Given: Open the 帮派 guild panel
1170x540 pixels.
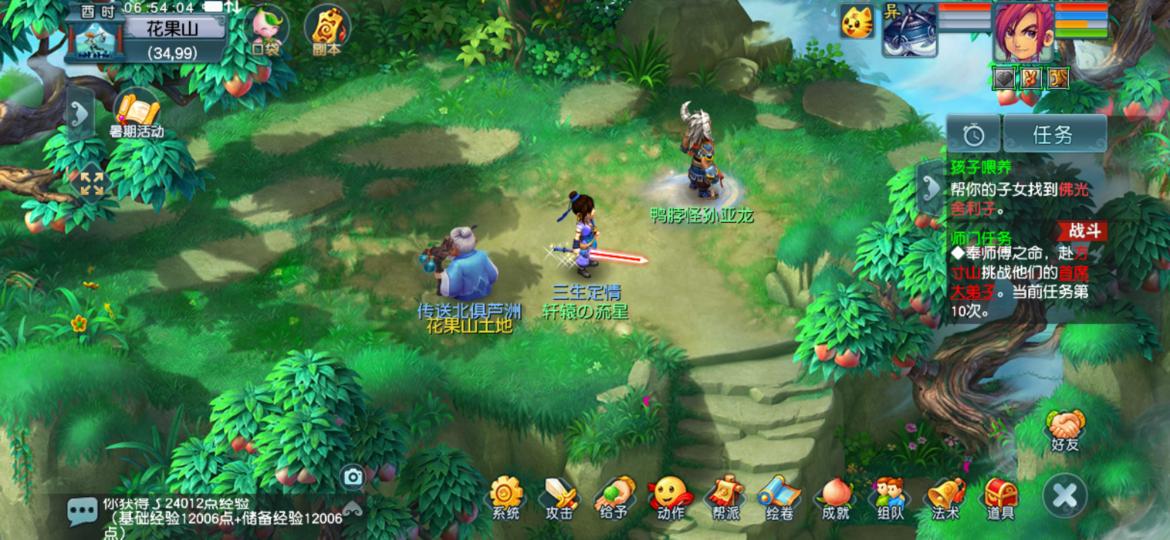Looking at the screenshot, I should [724, 495].
